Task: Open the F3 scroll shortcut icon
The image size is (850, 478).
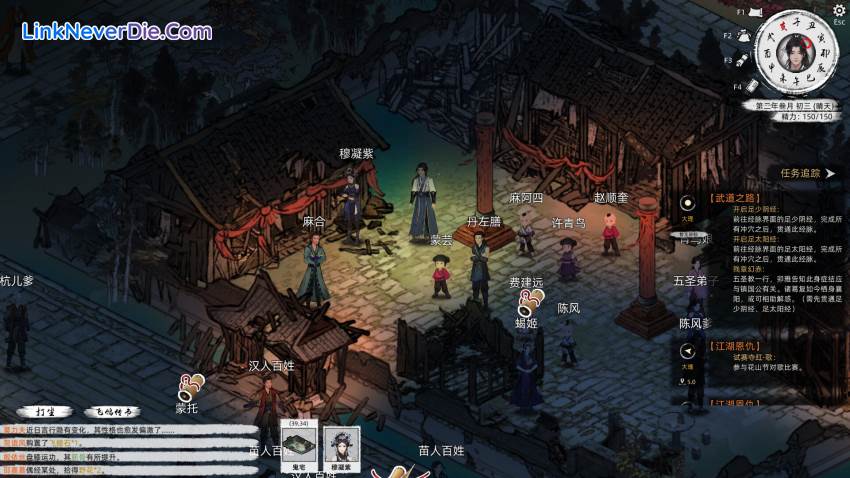Action: tap(742, 62)
